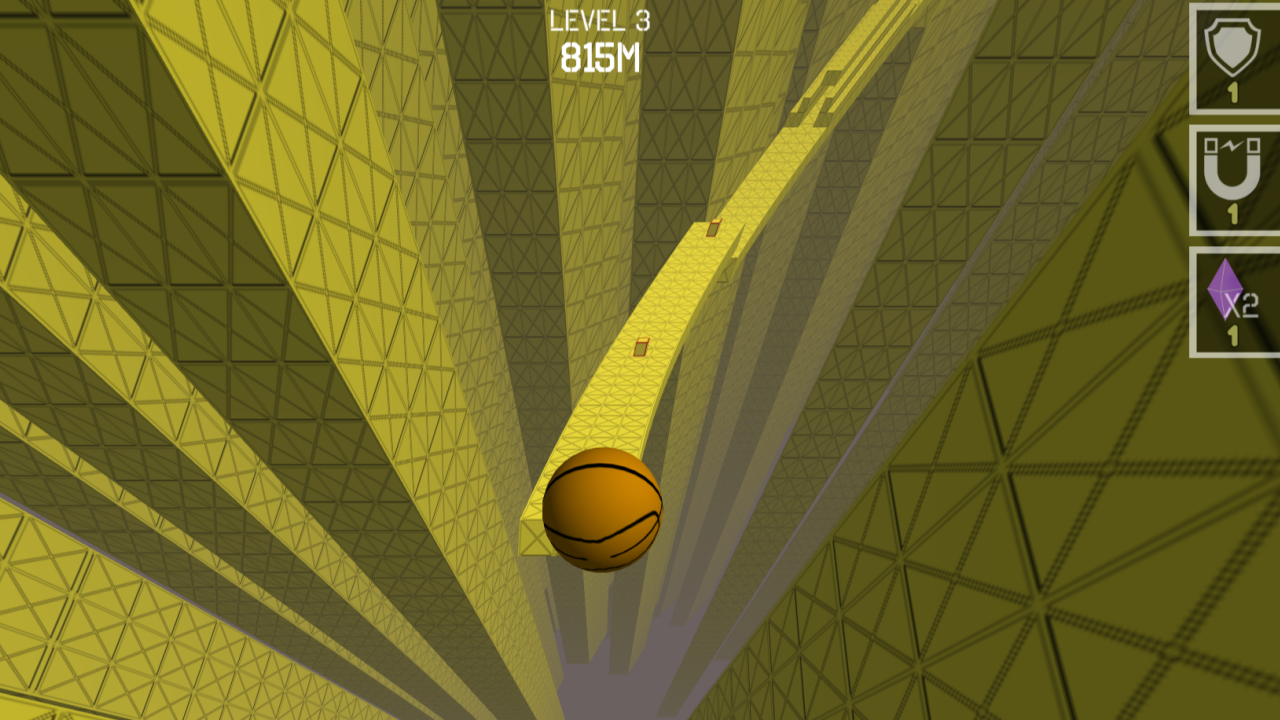This screenshot has height=720, width=1280.
Task: Click the farthest orange obstacle near the ramp top
Action: click(712, 230)
